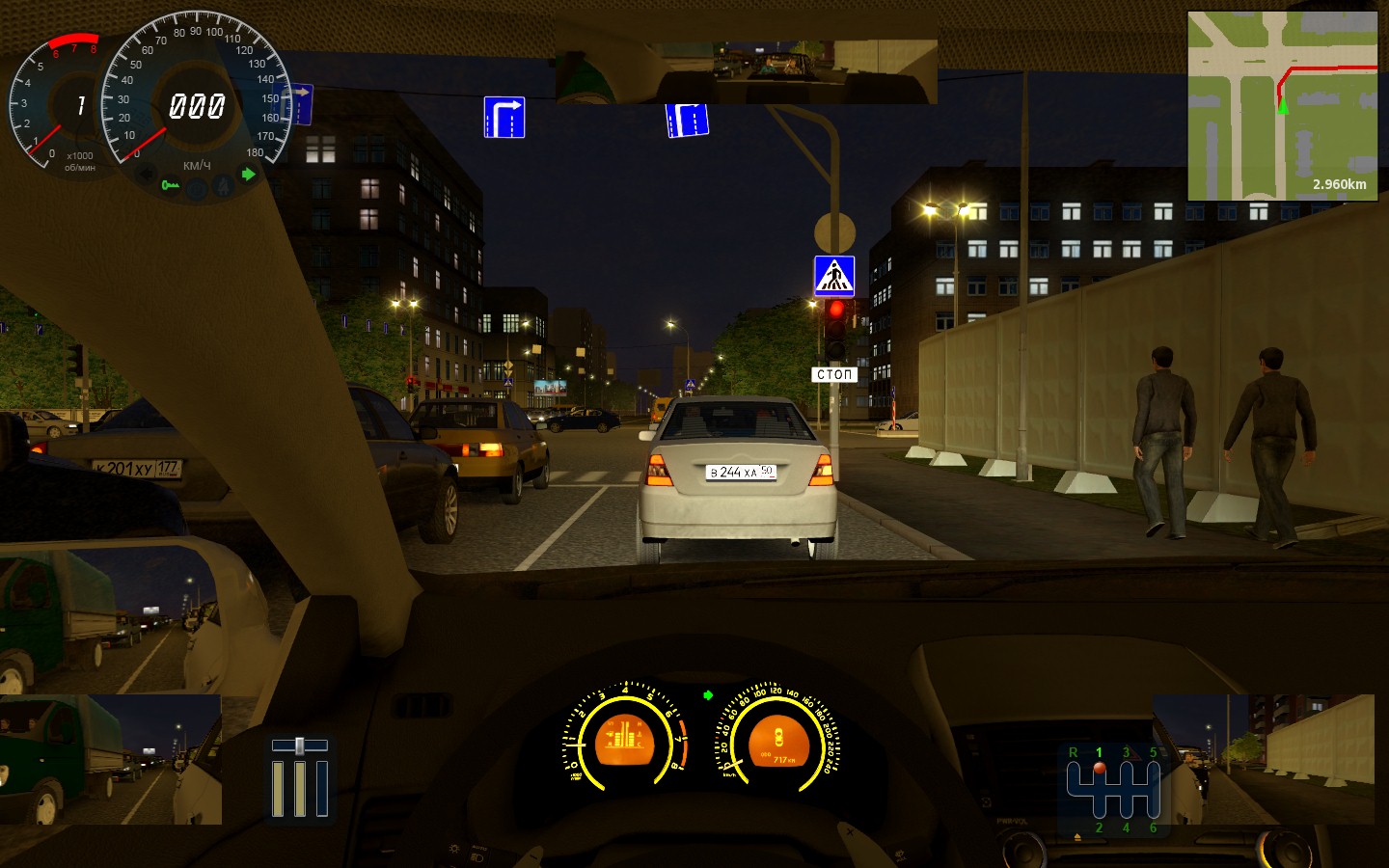Select the left side mirror view

111,759
